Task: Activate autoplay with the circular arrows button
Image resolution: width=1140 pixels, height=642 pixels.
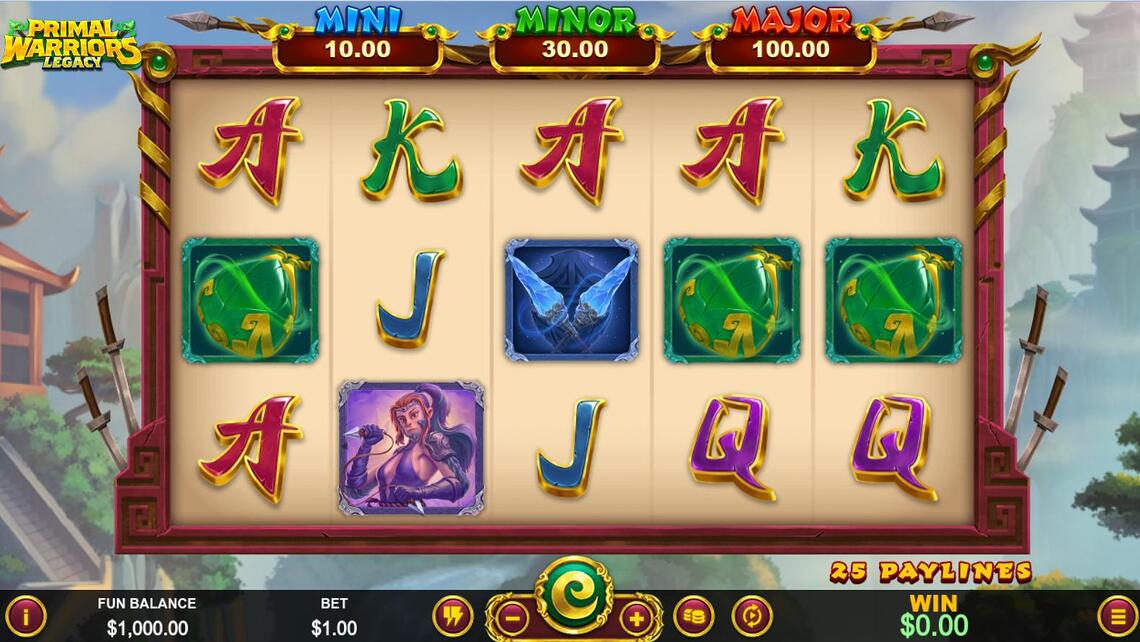Action: (751, 616)
